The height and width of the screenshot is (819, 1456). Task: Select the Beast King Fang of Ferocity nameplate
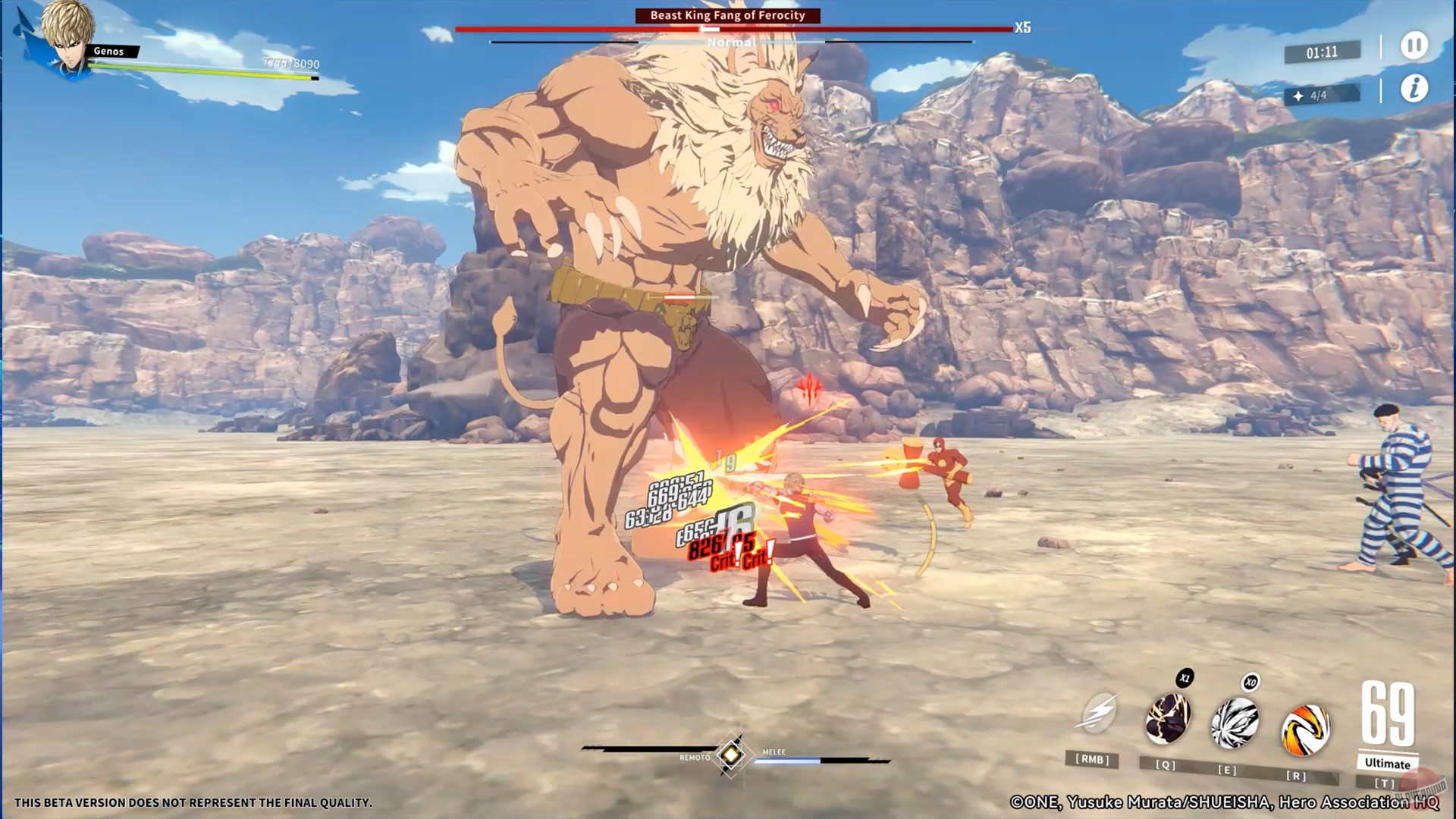[x=727, y=14]
